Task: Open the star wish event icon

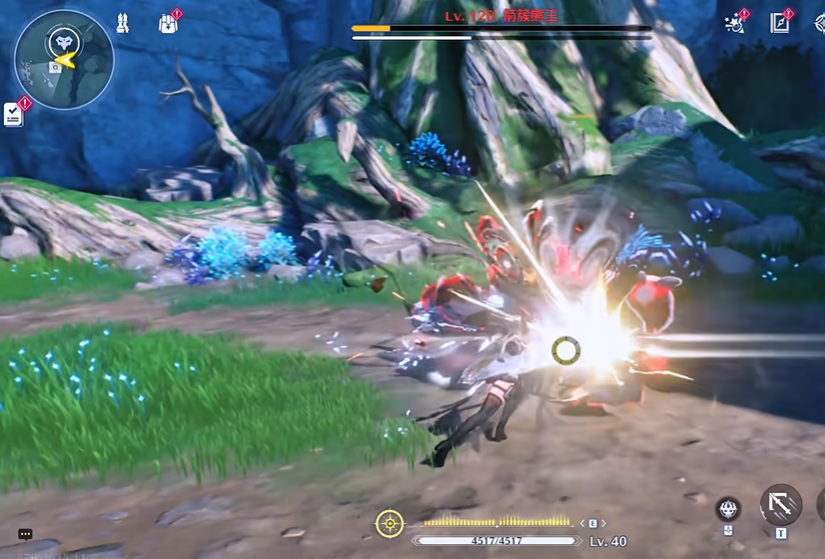Action: pyautogui.click(x=736, y=22)
